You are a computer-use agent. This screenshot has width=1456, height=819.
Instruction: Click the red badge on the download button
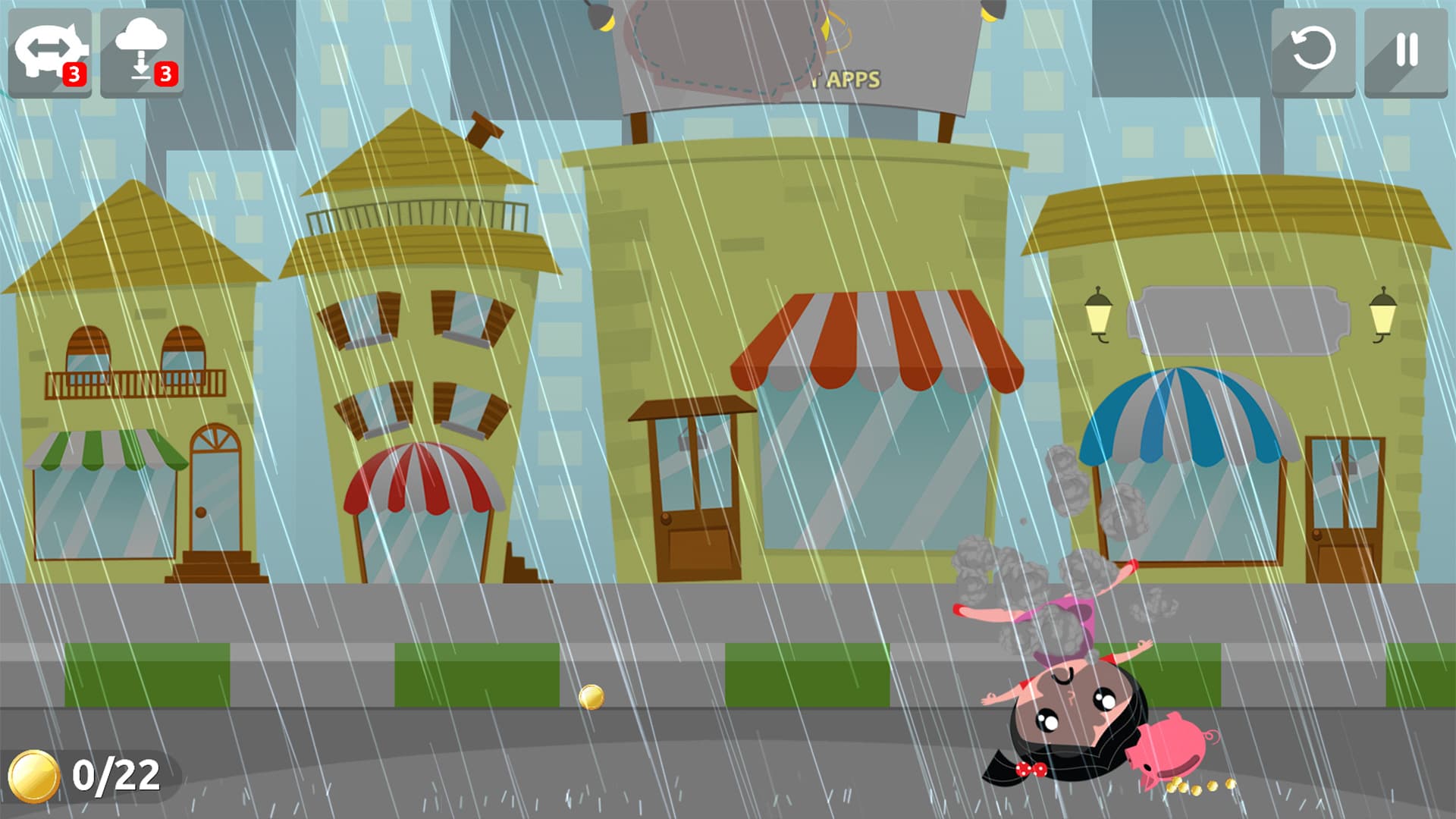tap(166, 74)
